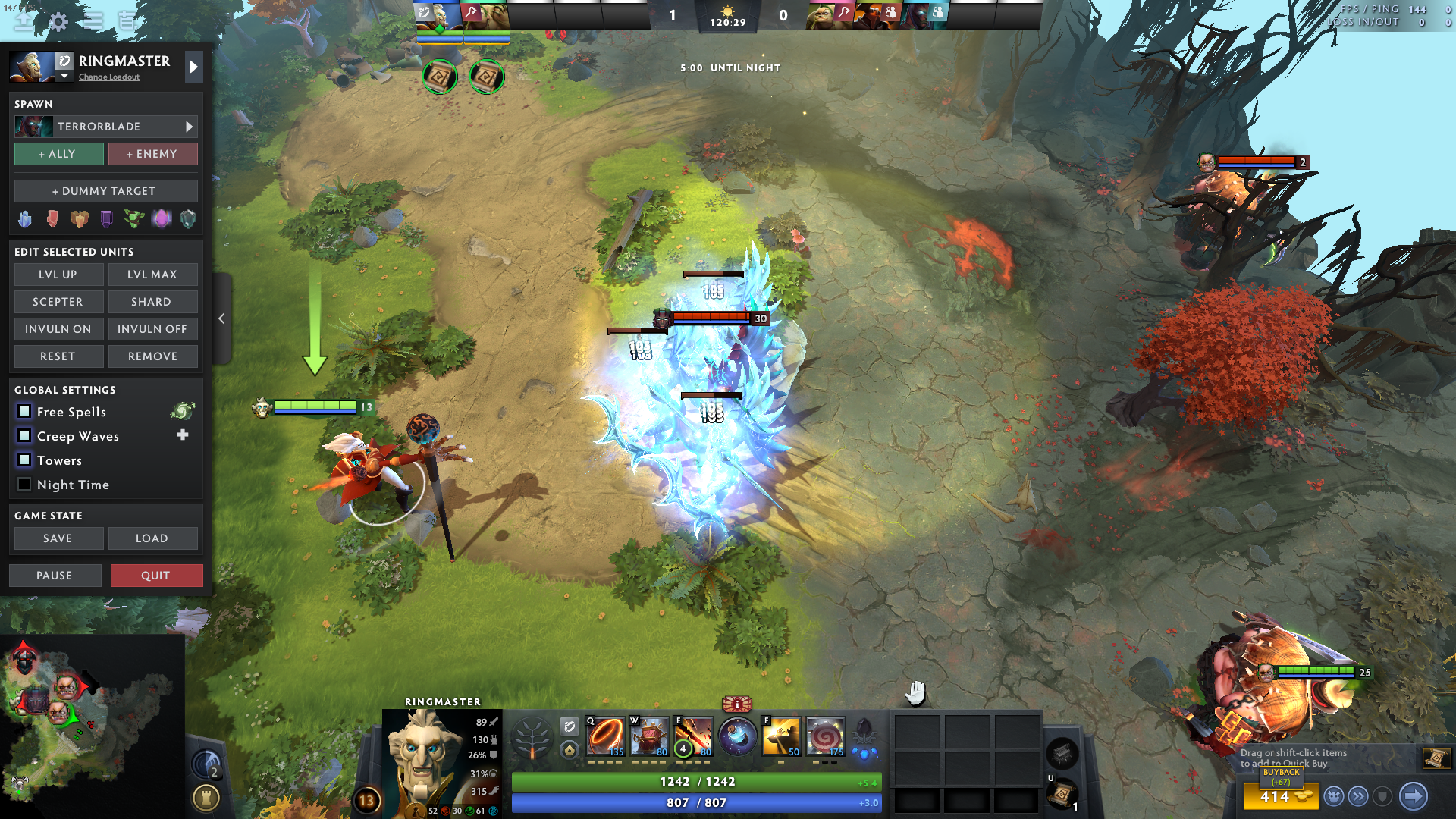Toggle the Creep Waves checkbox
Screen dimensions: 1456x819
click(x=24, y=436)
